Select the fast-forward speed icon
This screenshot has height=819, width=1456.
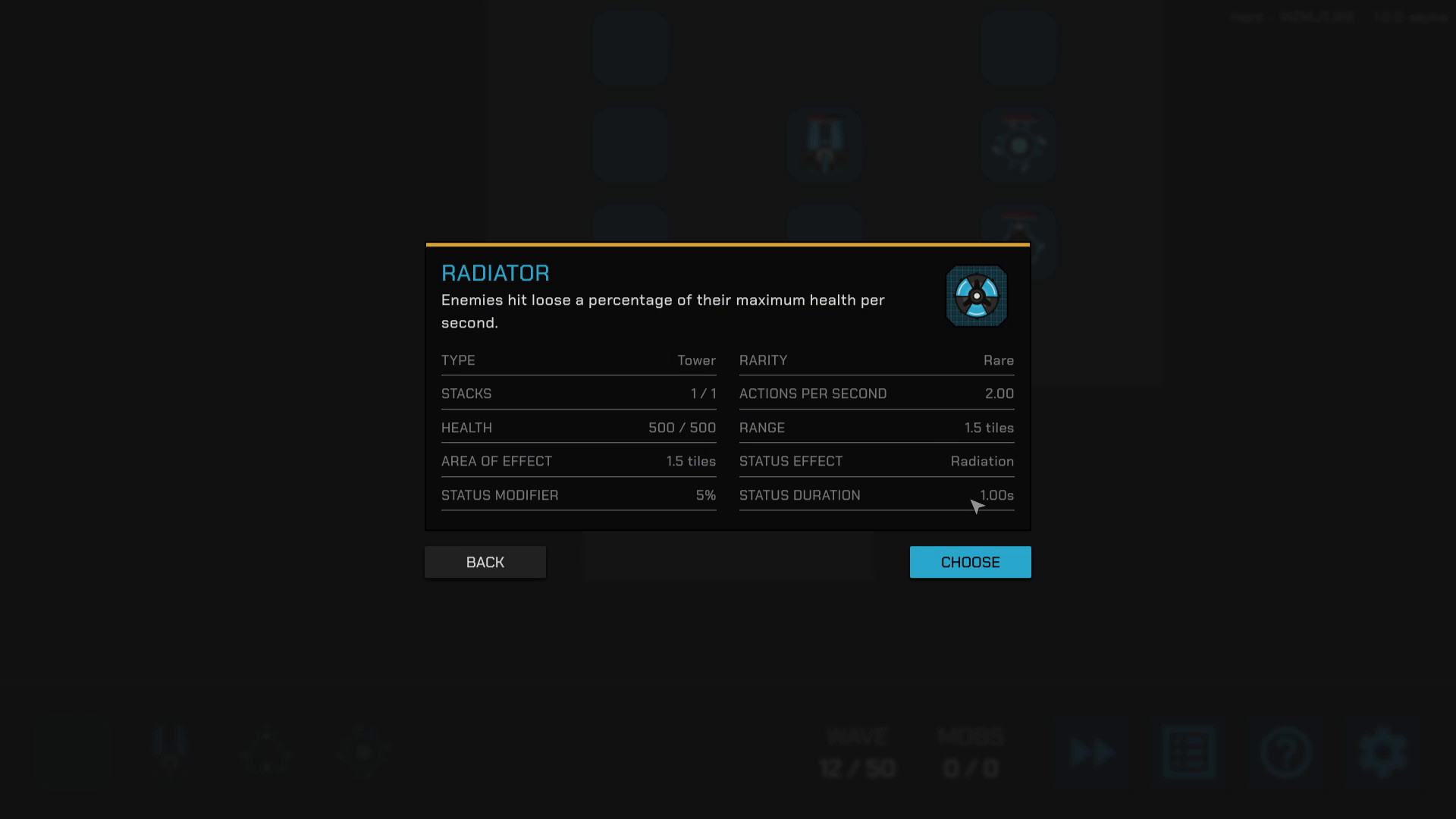pos(1092,752)
